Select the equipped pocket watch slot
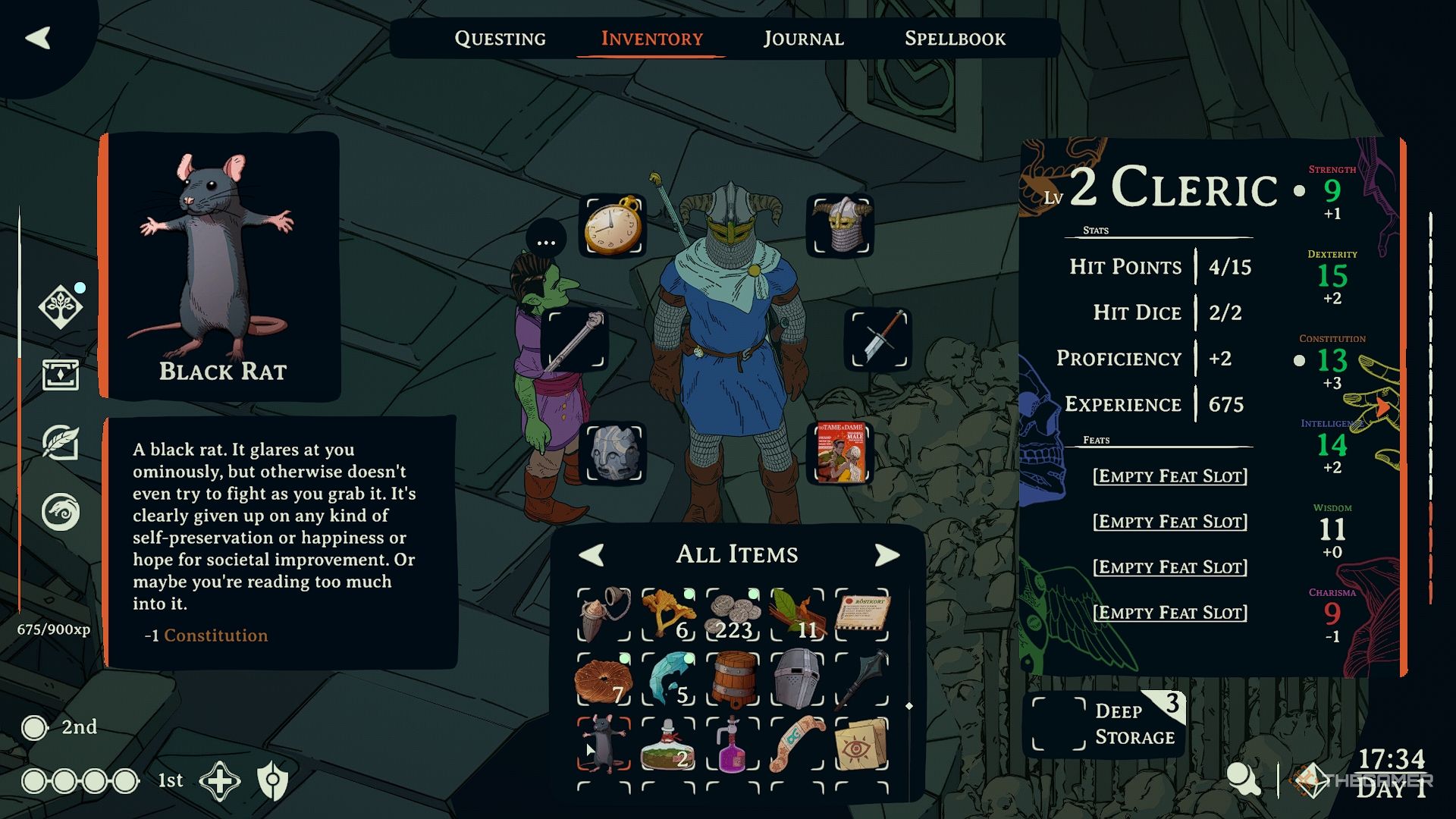This screenshot has height=819, width=1456. (x=613, y=226)
